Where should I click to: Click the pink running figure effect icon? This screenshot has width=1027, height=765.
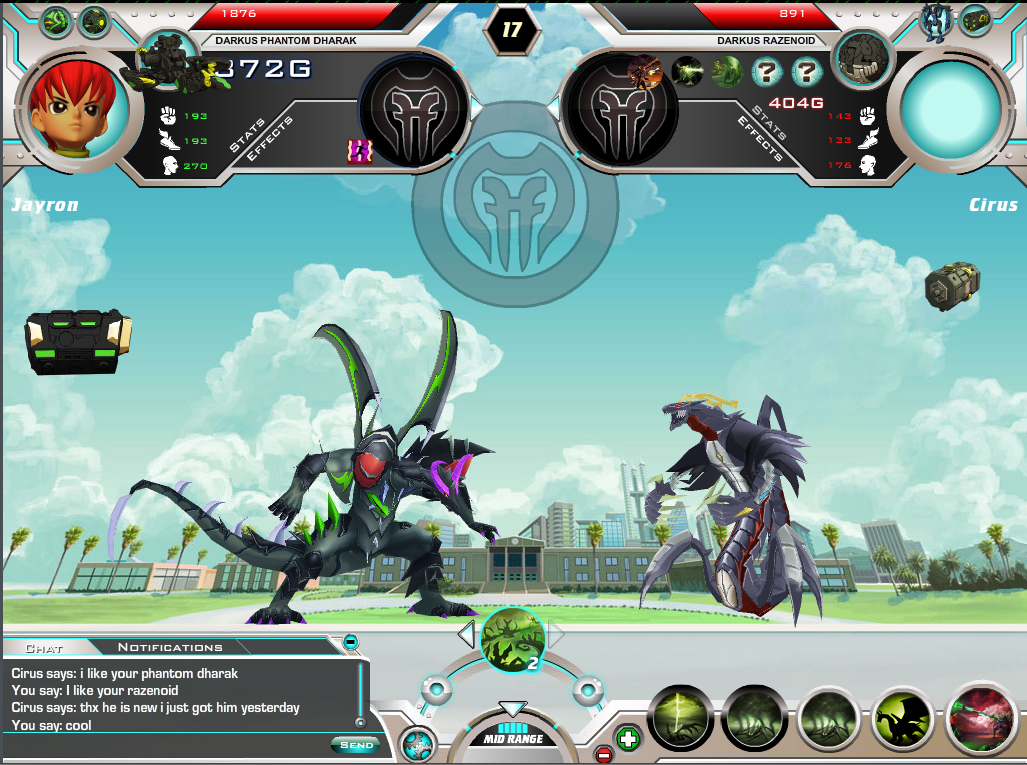(359, 151)
